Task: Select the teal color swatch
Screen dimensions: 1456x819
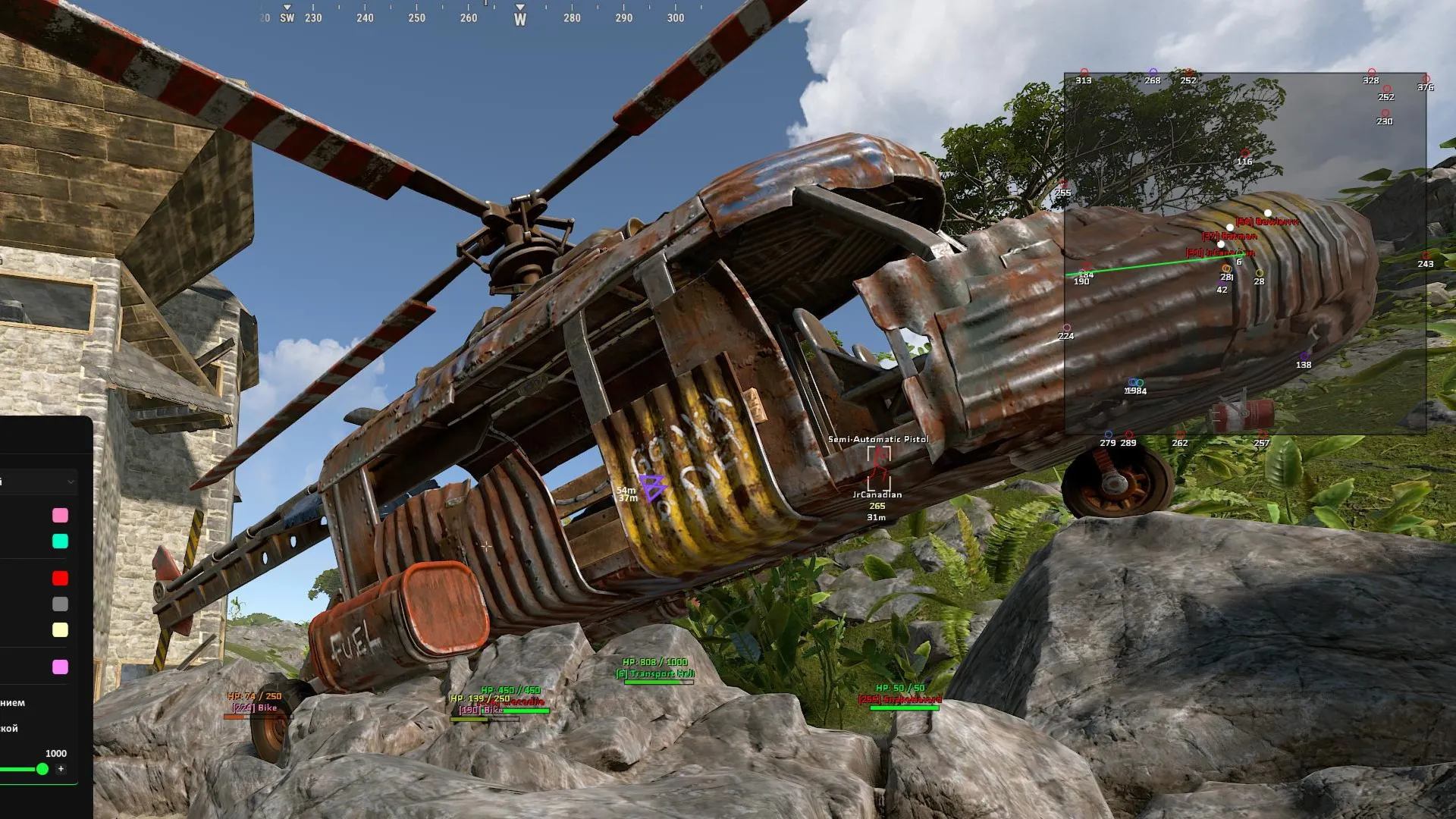Action: (60, 541)
